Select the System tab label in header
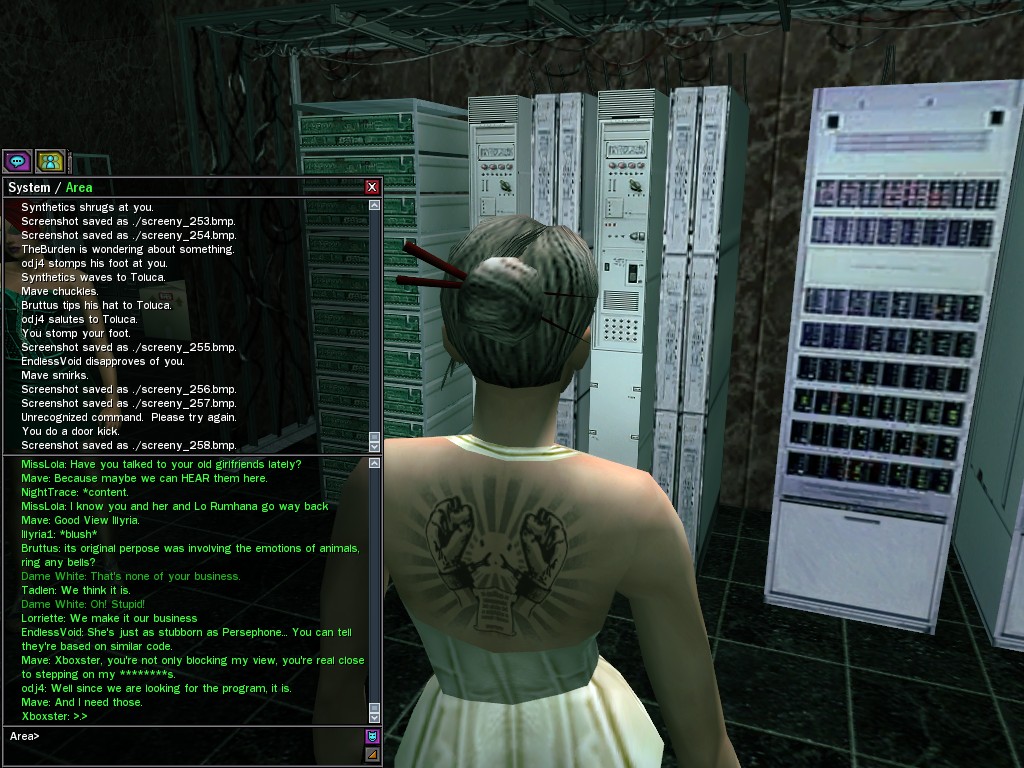Image resolution: width=1024 pixels, height=768 pixels. pyautogui.click(x=28, y=187)
